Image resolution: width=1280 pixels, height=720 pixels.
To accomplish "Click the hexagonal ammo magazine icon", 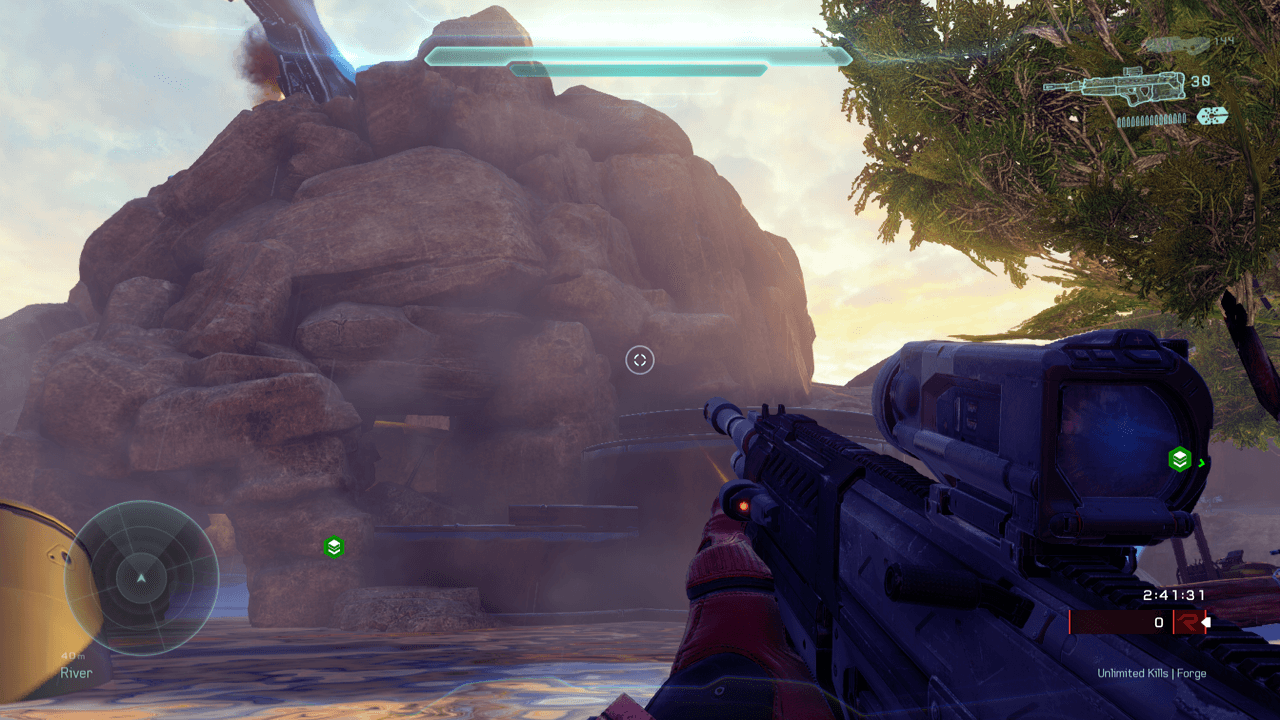I will 1211,116.
